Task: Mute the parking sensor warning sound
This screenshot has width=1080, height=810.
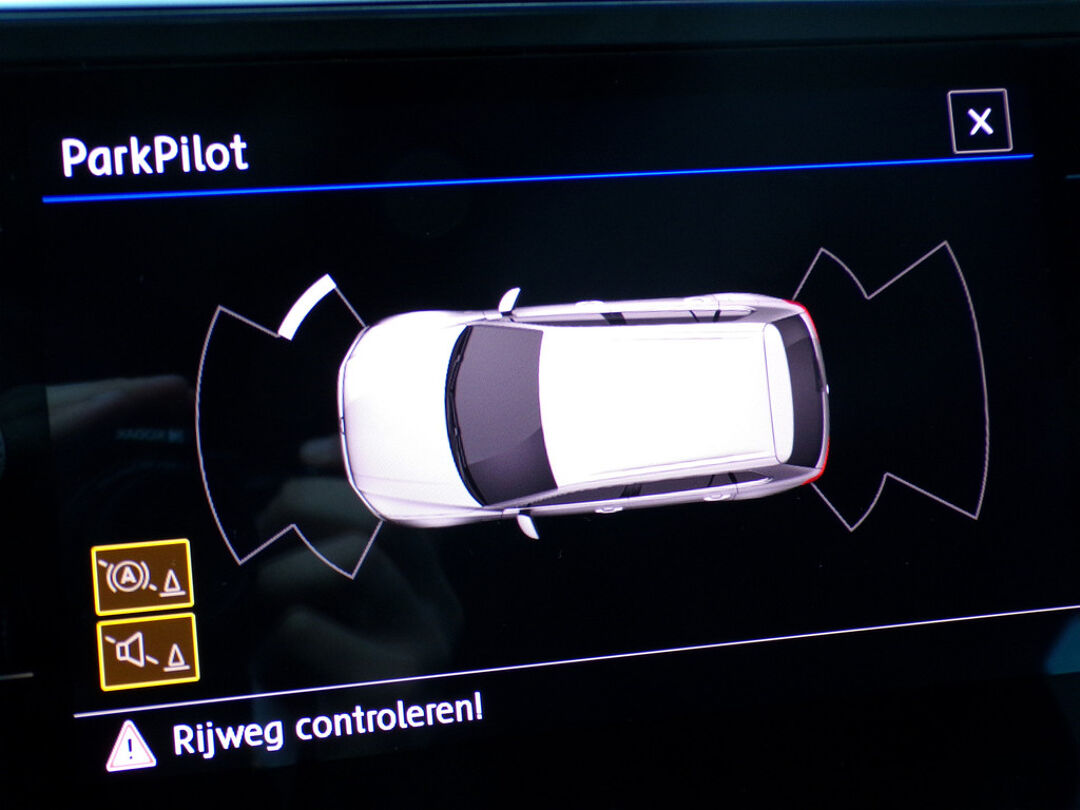Action: pyautogui.click(x=148, y=652)
